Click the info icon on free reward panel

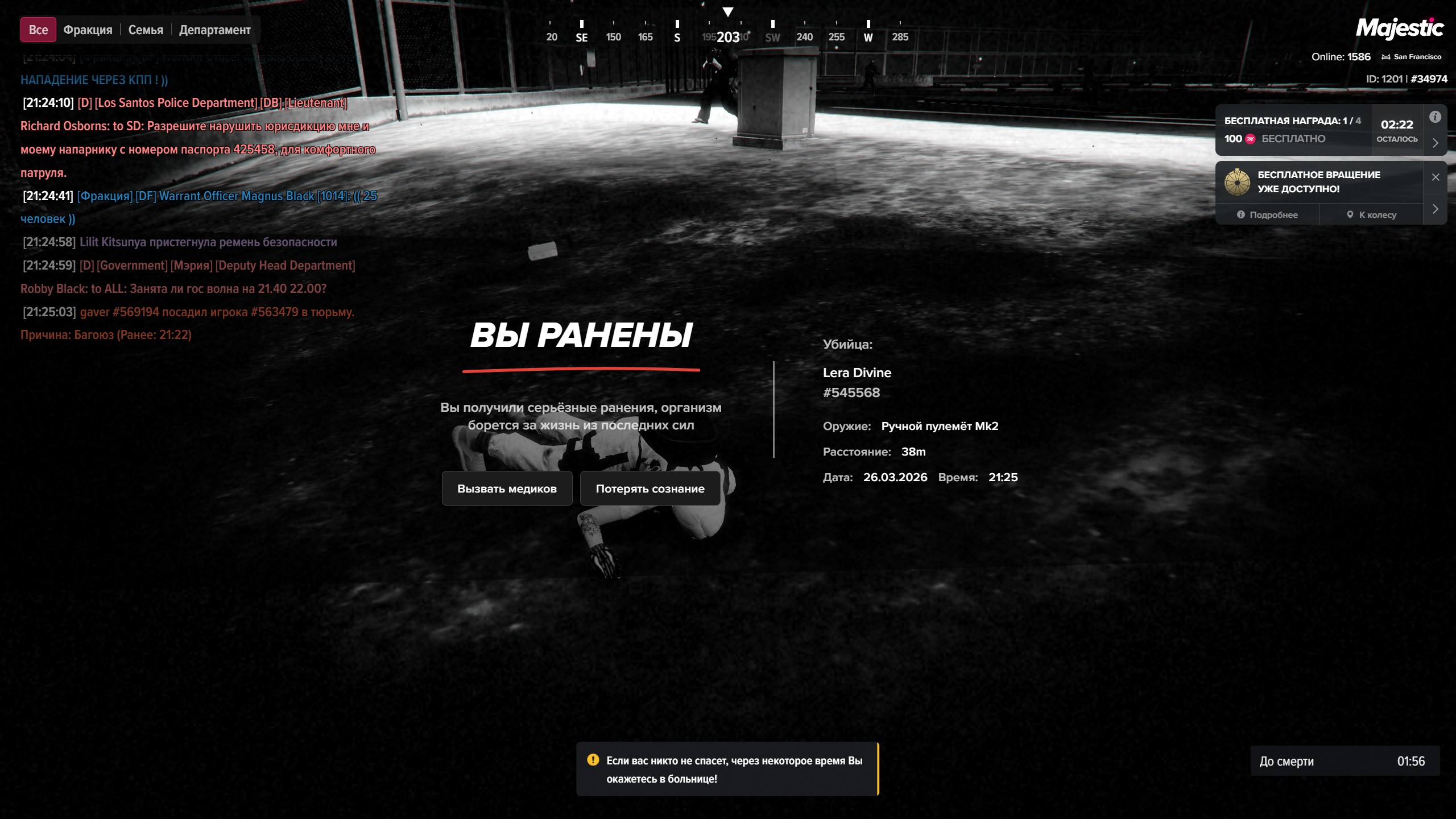tap(1435, 117)
